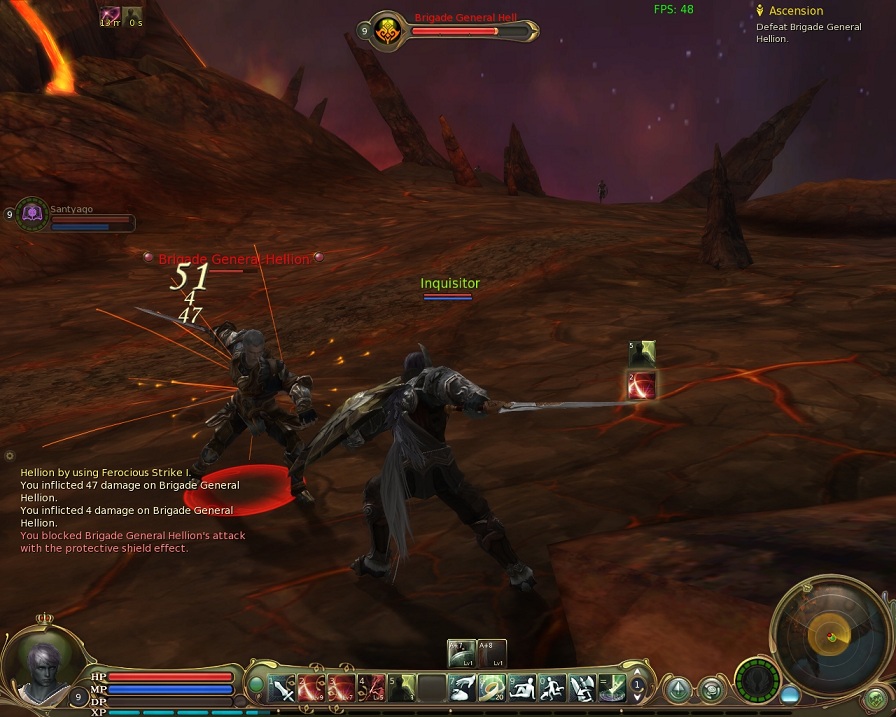Select the axe-and-armor skill icon on the hotbar

(x=582, y=688)
